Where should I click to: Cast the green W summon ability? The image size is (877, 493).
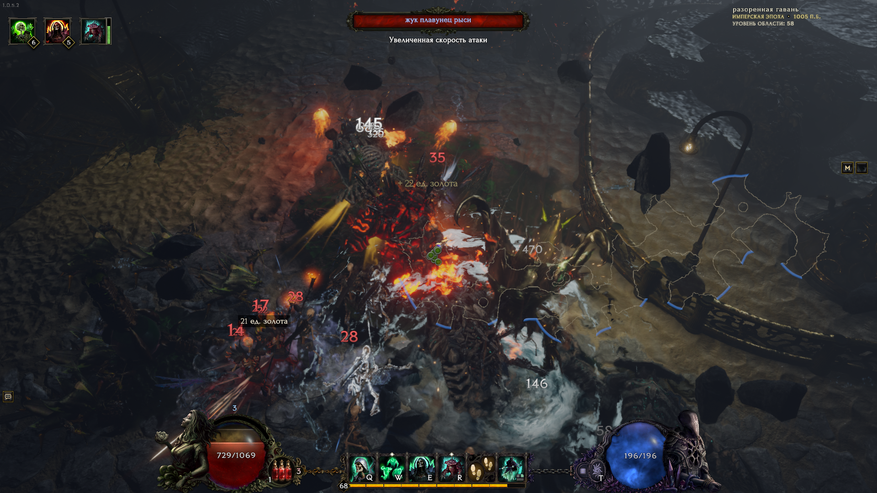[392, 467]
